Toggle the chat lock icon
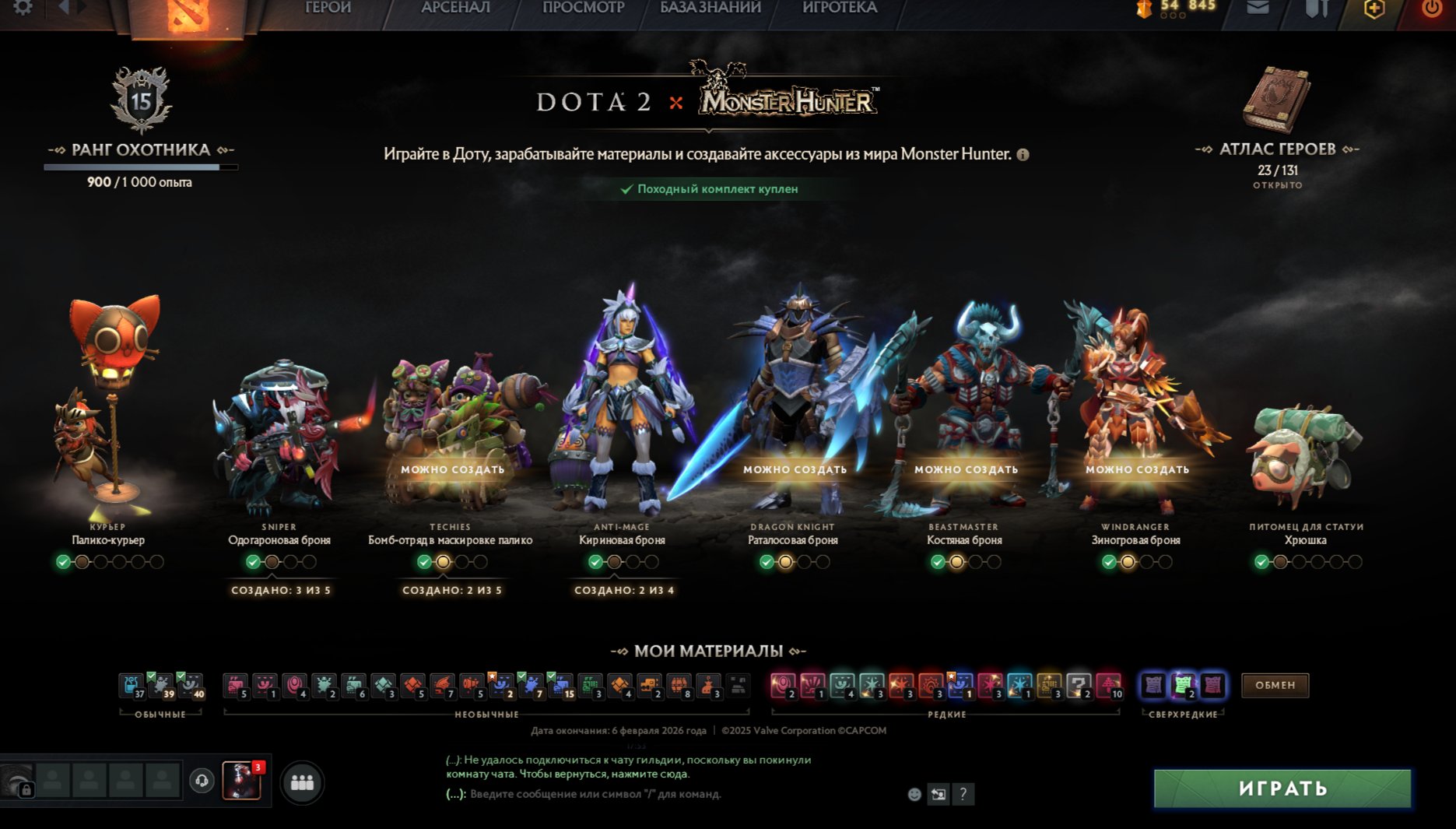The image size is (1456, 829). click(27, 789)
